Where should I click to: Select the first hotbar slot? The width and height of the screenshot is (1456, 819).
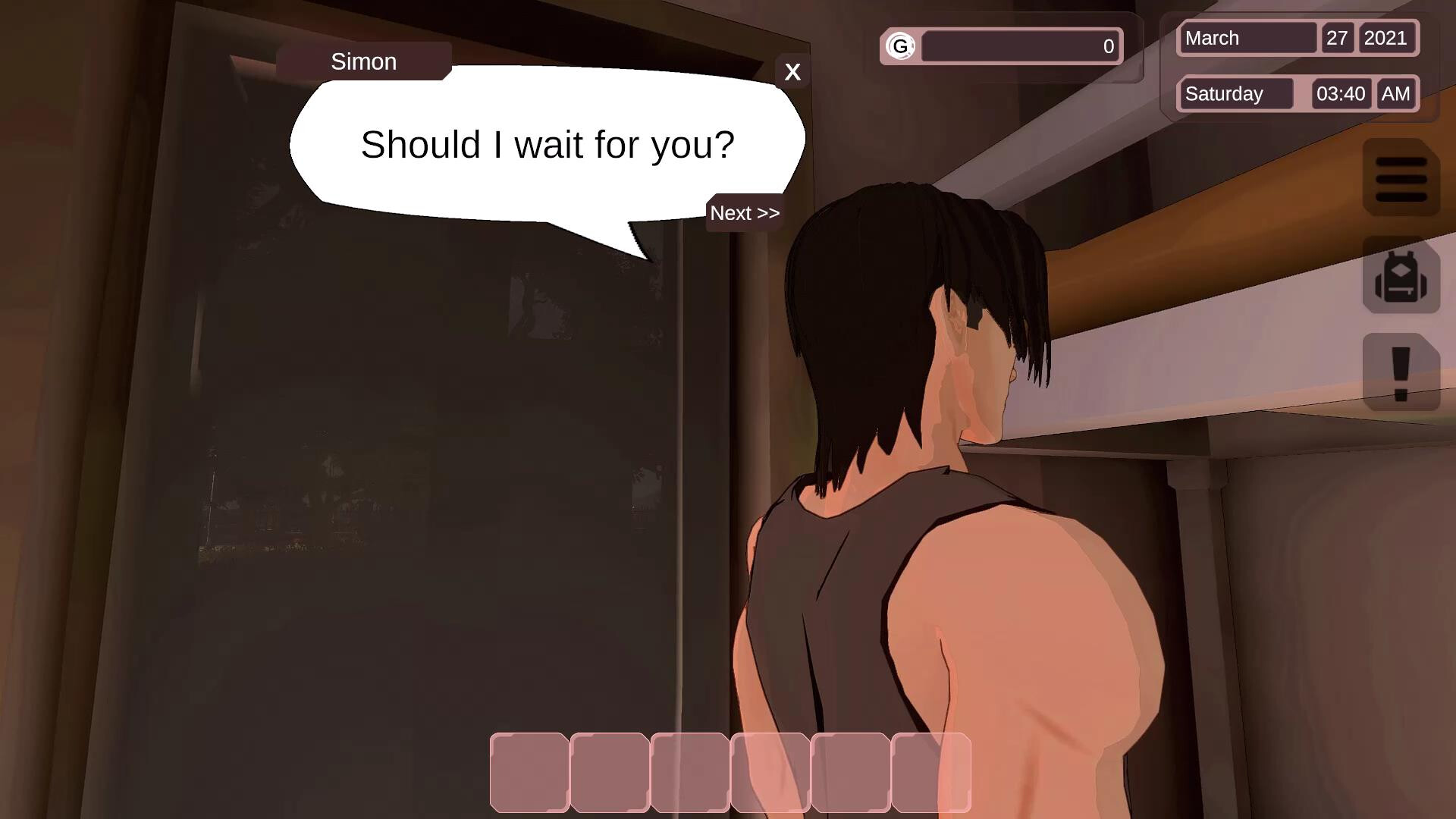[x=530, y=773]
